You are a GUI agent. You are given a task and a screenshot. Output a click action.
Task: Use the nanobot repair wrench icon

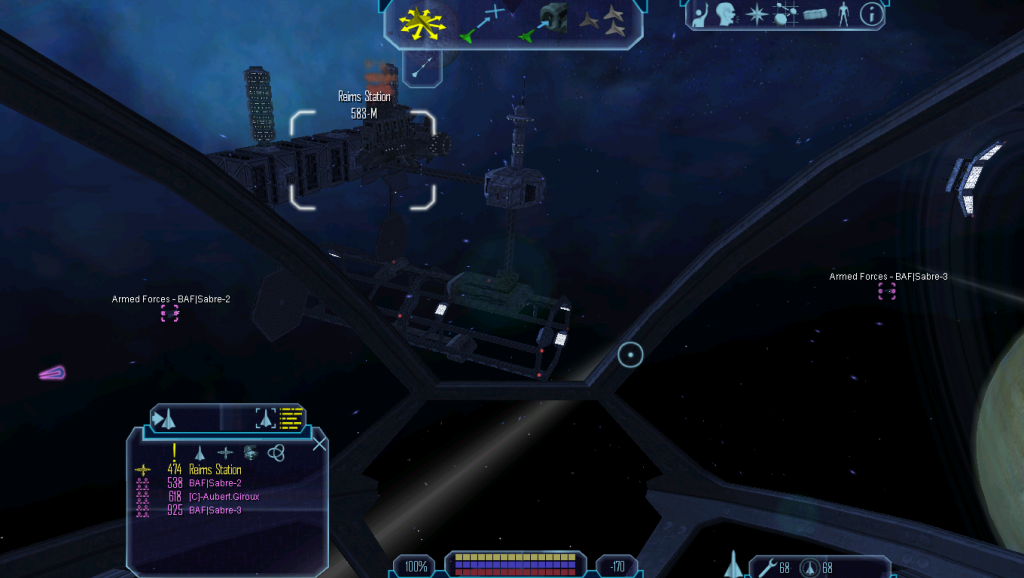point(767,568)
